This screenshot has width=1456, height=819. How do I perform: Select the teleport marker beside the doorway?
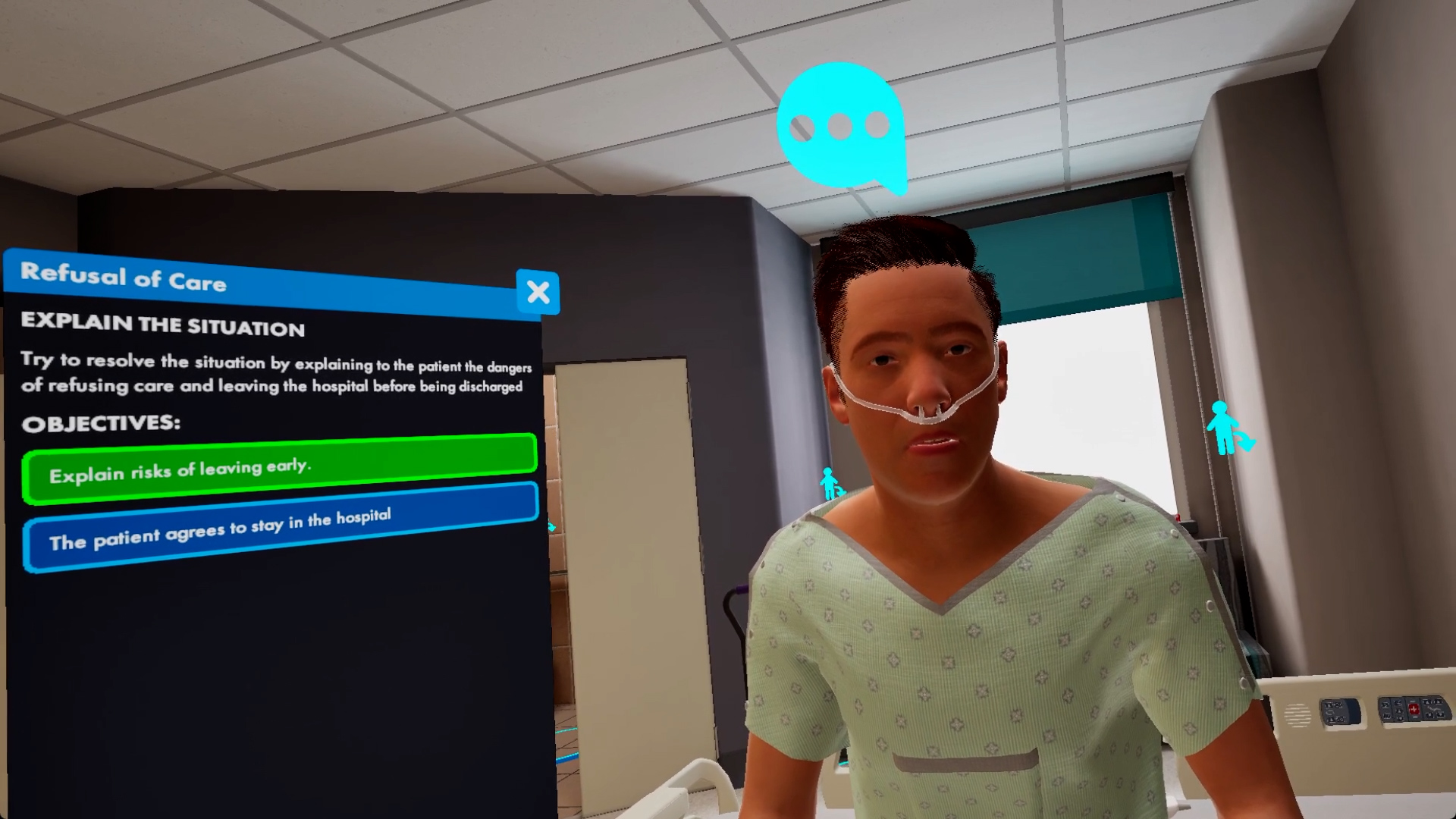[x=828, y=483]
